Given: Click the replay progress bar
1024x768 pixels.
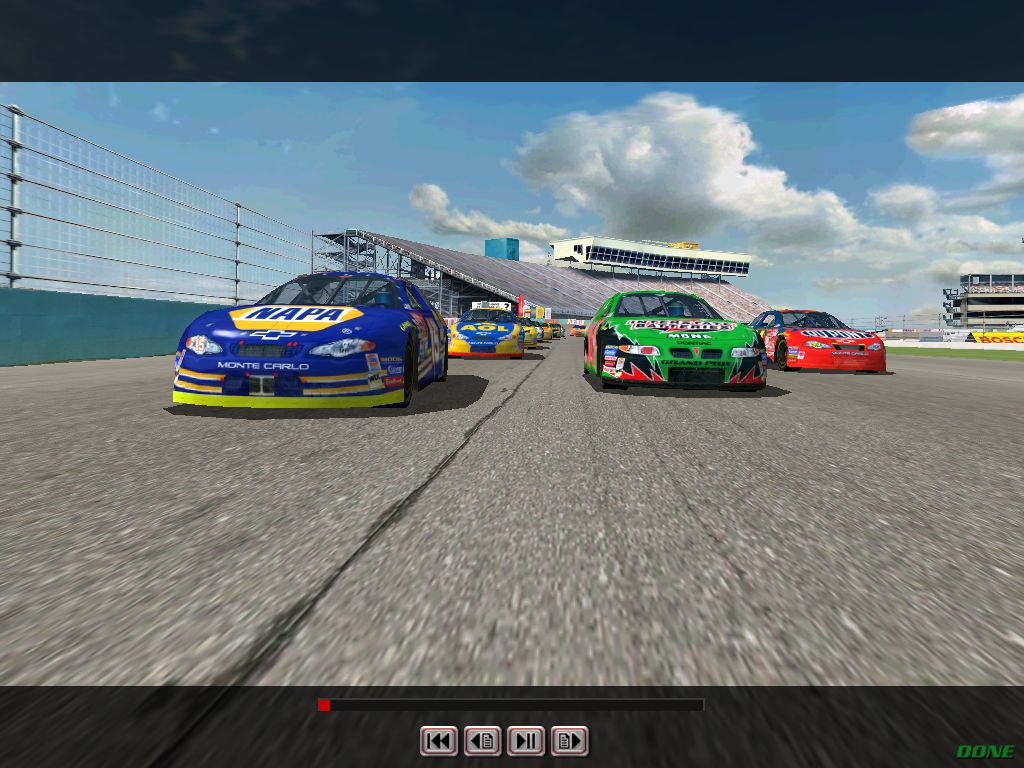Looking at the screenshot, I should 511,705.
